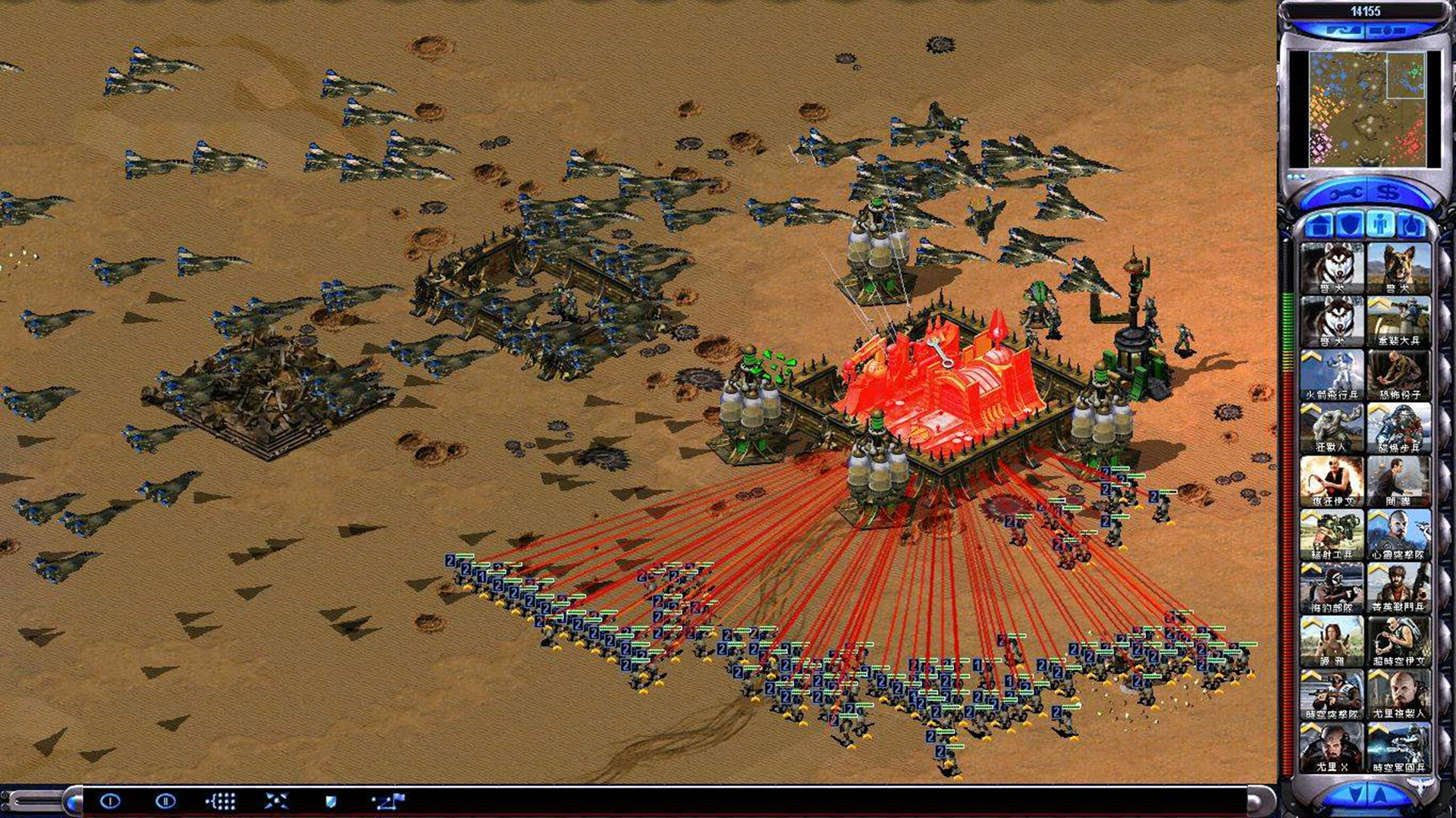Click the shield guard command icon
Viewport: 1456px width, 818px height.
331,801
